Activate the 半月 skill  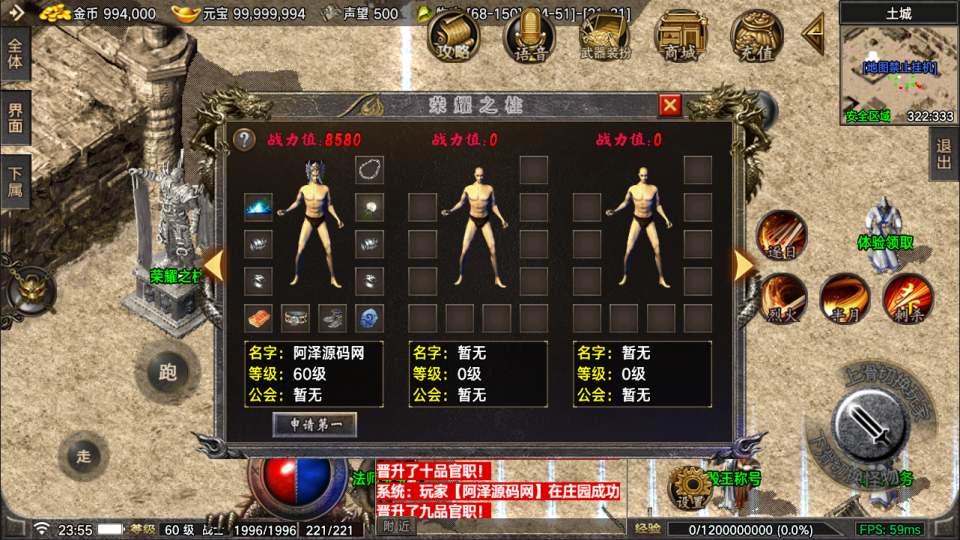pos(845,297)
